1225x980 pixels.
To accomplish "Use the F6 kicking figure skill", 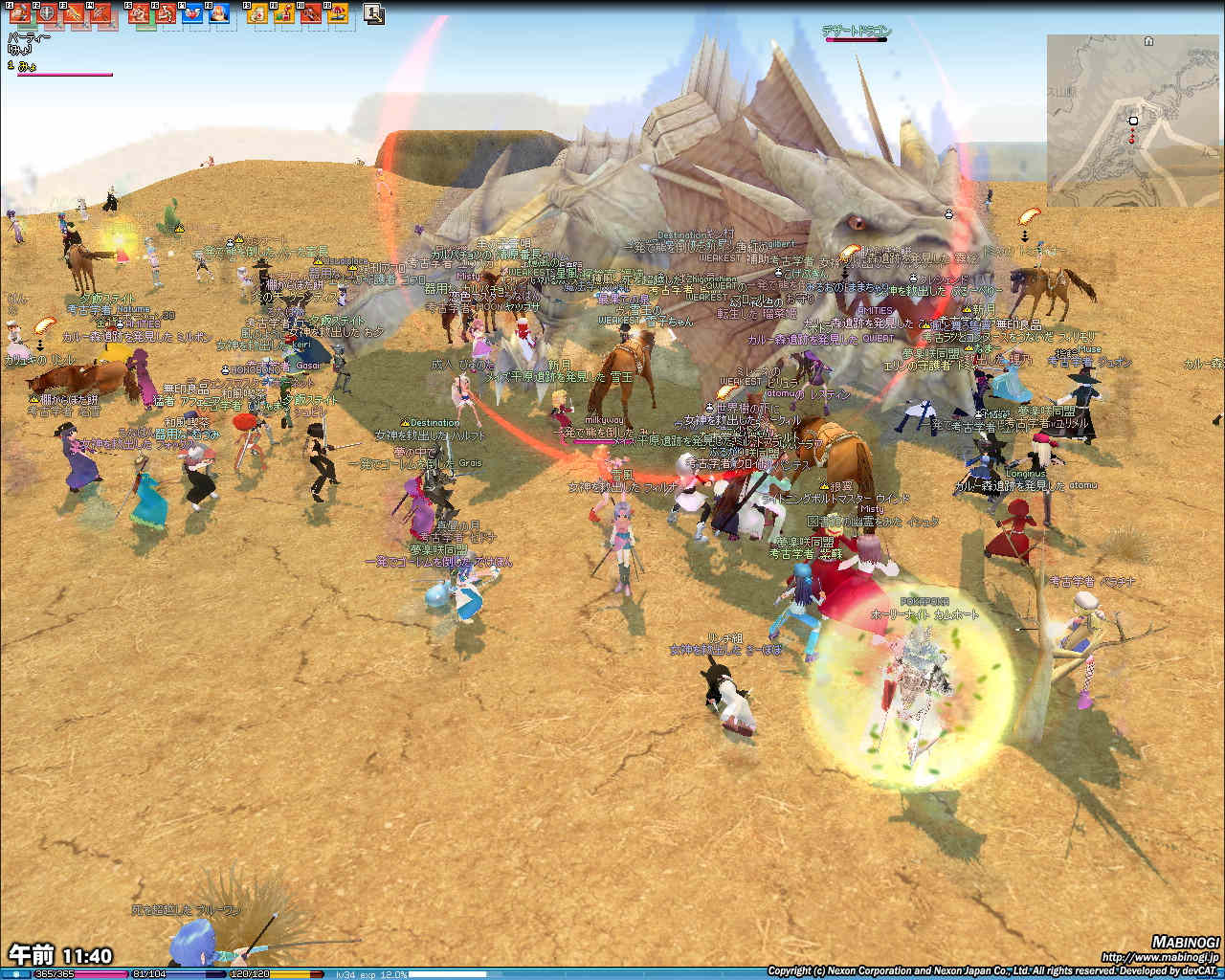I will 166,13.
